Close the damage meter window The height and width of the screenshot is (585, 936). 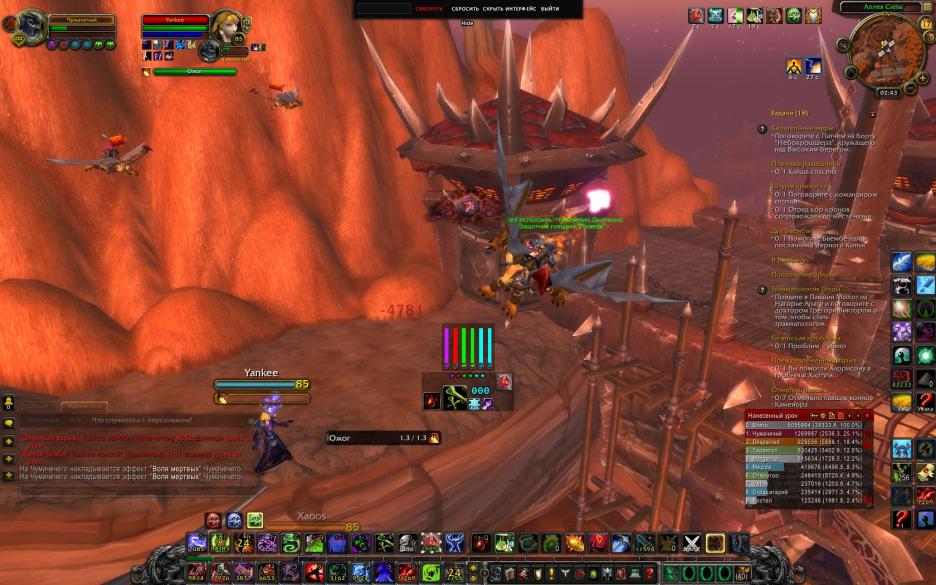(867, 415)
